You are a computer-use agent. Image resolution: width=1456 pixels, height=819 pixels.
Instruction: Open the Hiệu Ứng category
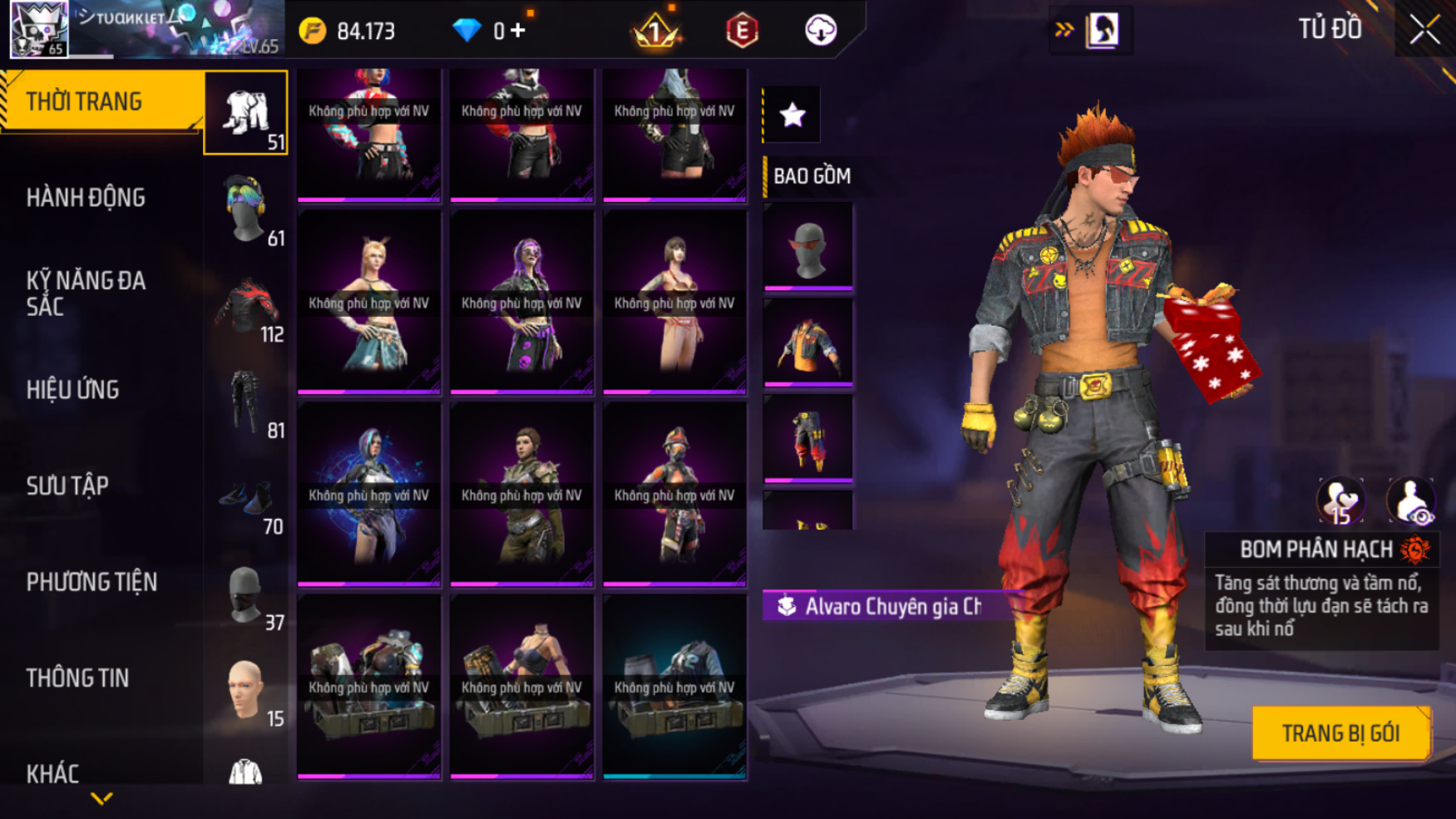point(73,390)
